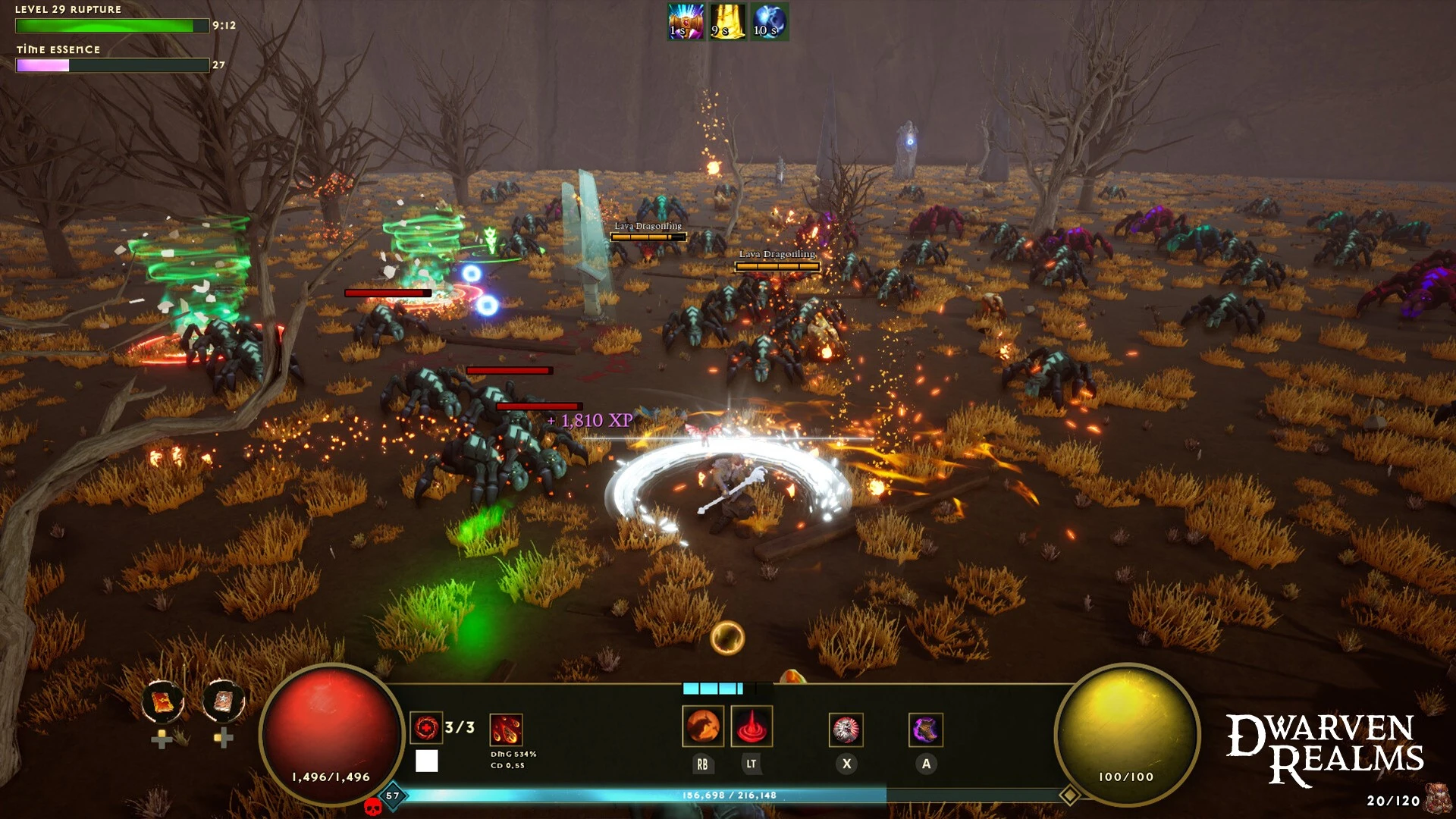Activate the purple boot dash ability
Image resolution: width=1456 pixels, height=819 pixels.
(x=926, y=730)
